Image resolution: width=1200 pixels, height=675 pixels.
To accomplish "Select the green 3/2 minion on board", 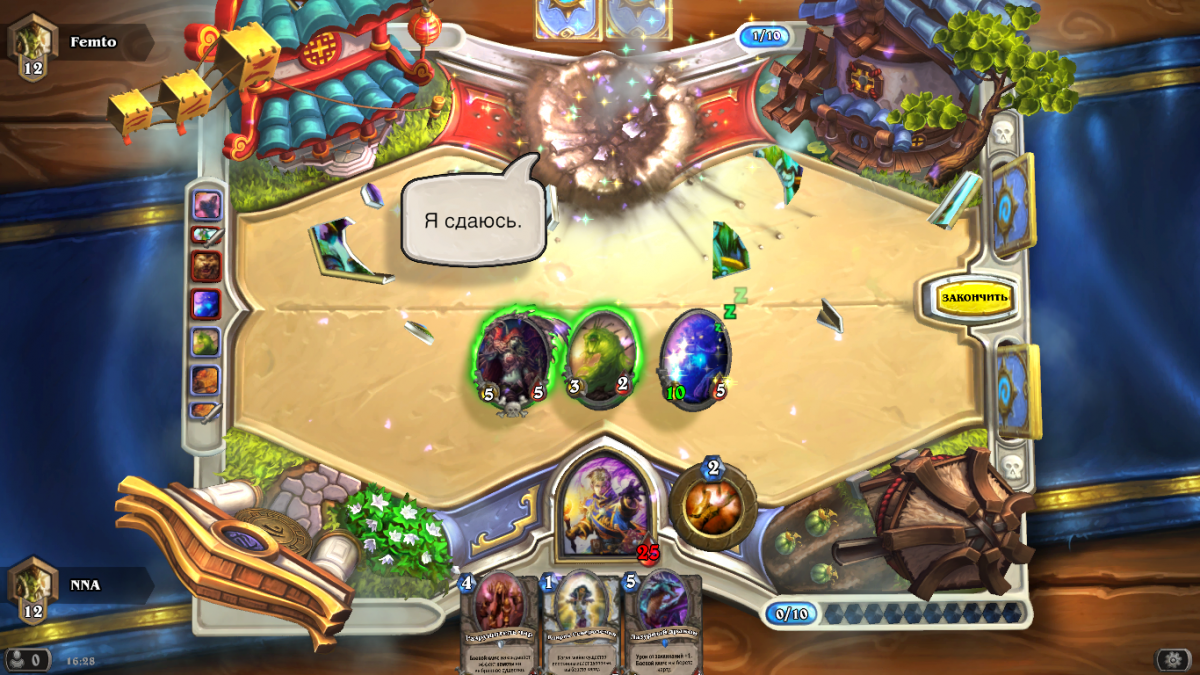I will [x=599, y=356].
